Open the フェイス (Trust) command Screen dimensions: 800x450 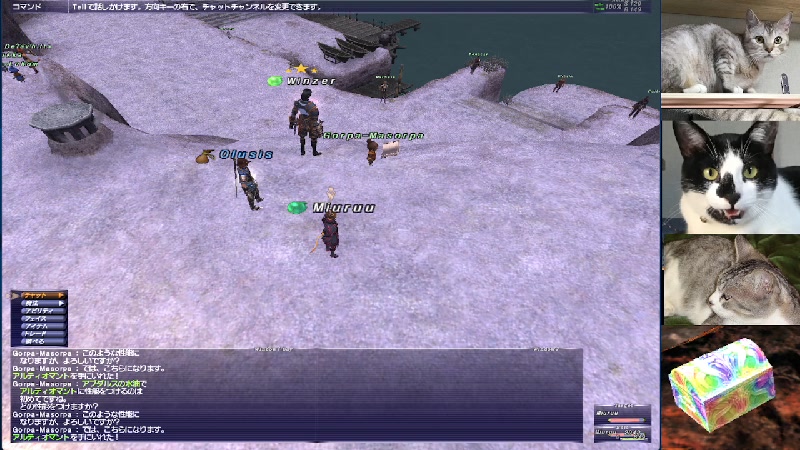pos(38,319)
